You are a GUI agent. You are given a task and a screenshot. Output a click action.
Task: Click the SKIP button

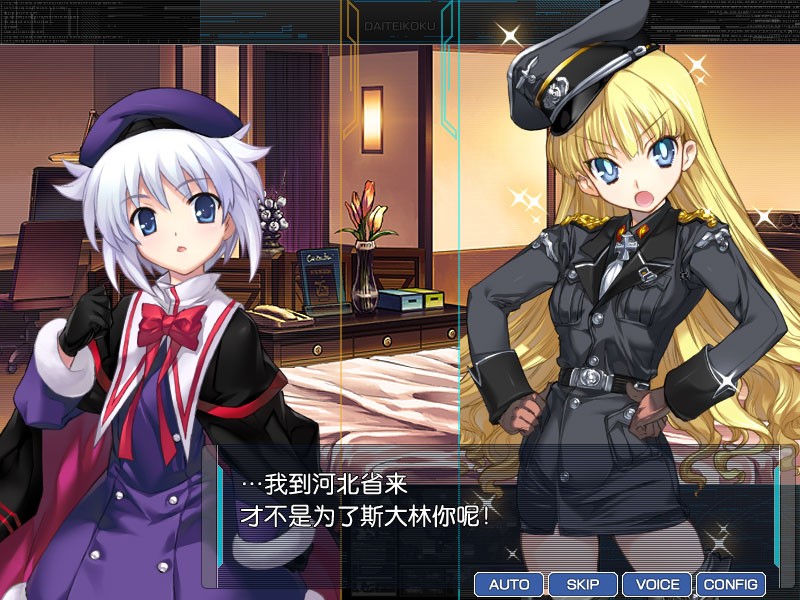coord(583,584)
